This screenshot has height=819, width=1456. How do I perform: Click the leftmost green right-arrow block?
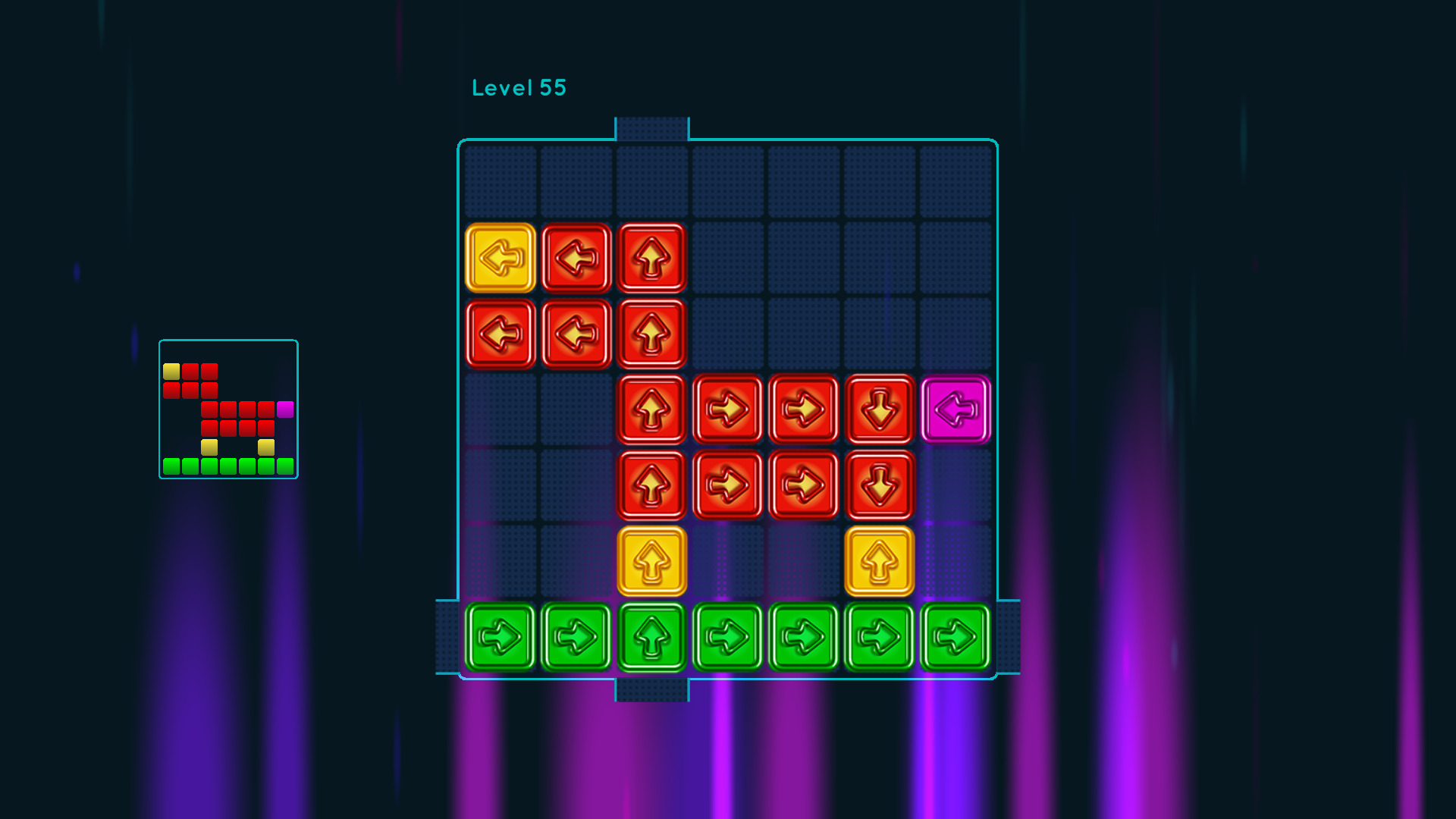(x=500, y=636)
